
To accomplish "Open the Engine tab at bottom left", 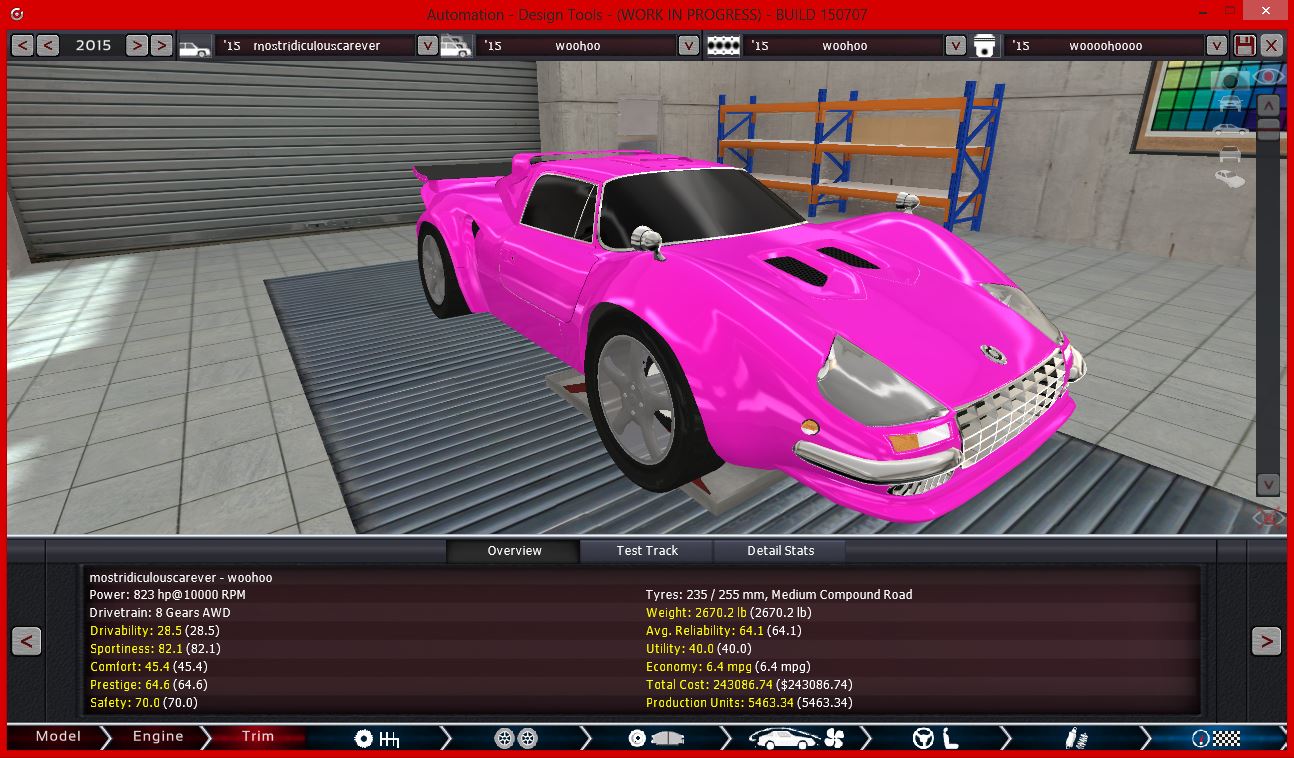I will (155, 736).
